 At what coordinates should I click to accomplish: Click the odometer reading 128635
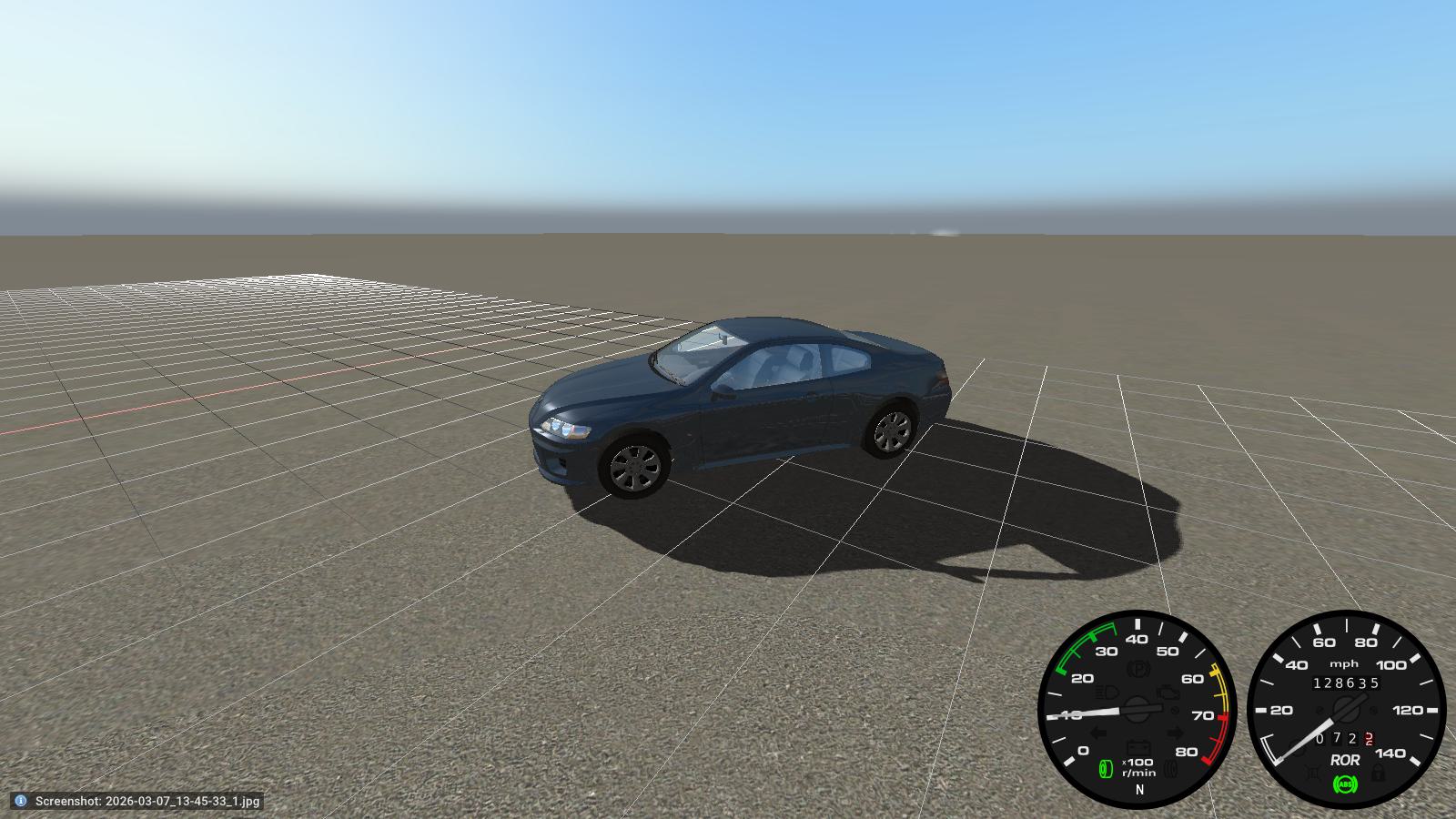coord(1347,682)
